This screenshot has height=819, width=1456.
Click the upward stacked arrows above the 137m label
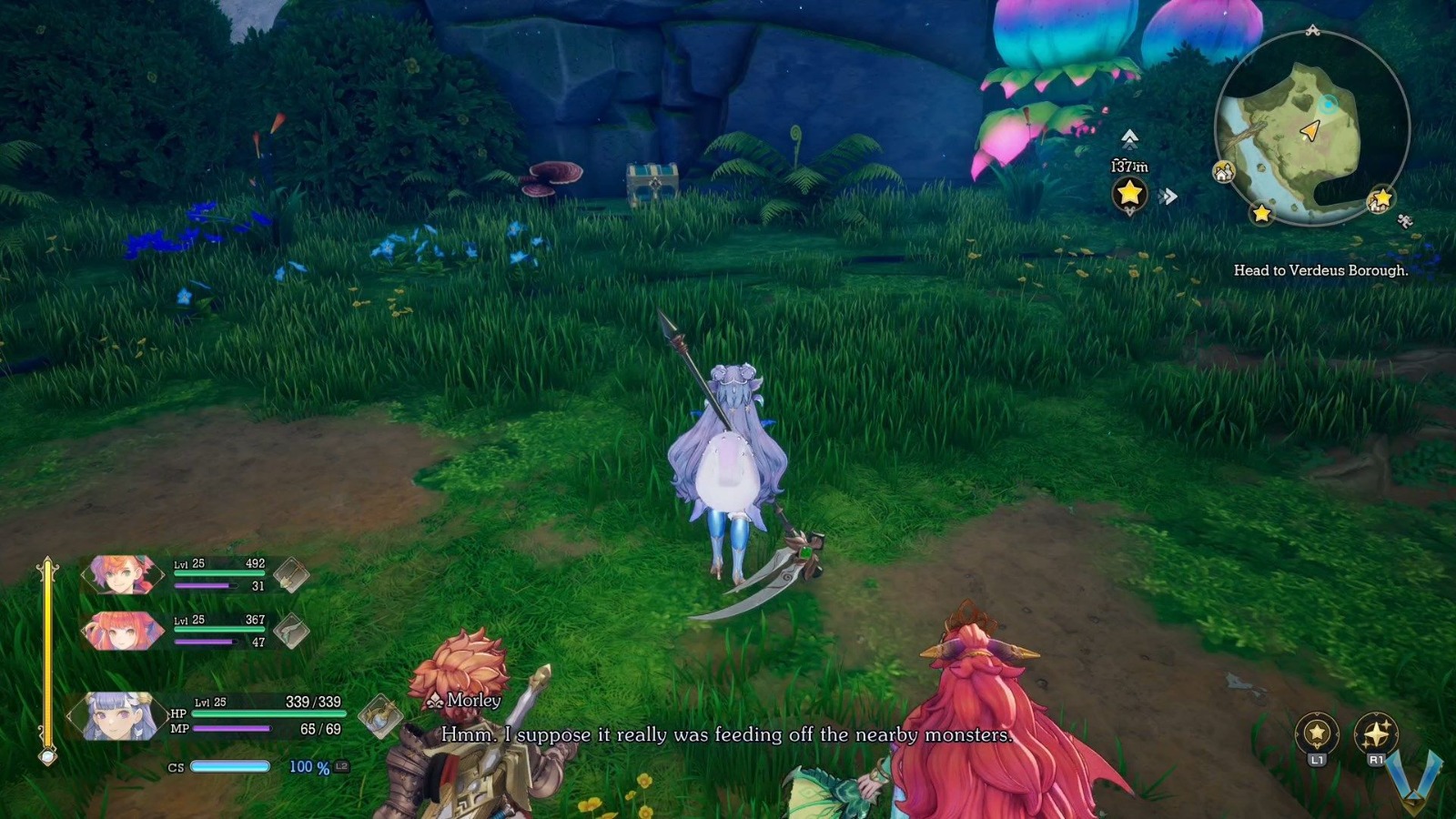(1128, 138)
